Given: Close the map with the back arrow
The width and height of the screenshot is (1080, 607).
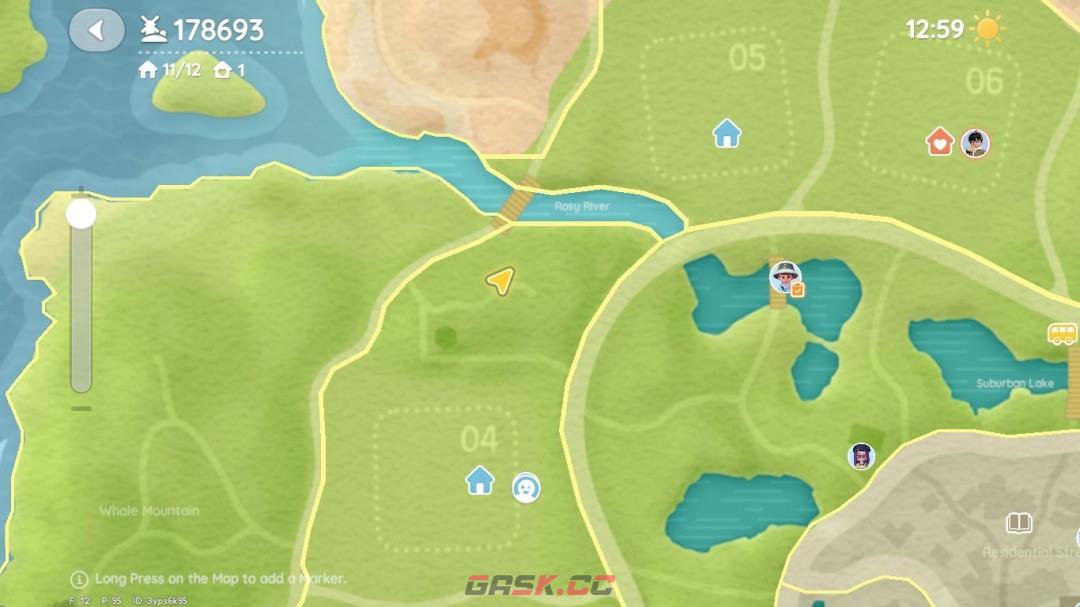Looking at the screenshot, I should [96, 30].
